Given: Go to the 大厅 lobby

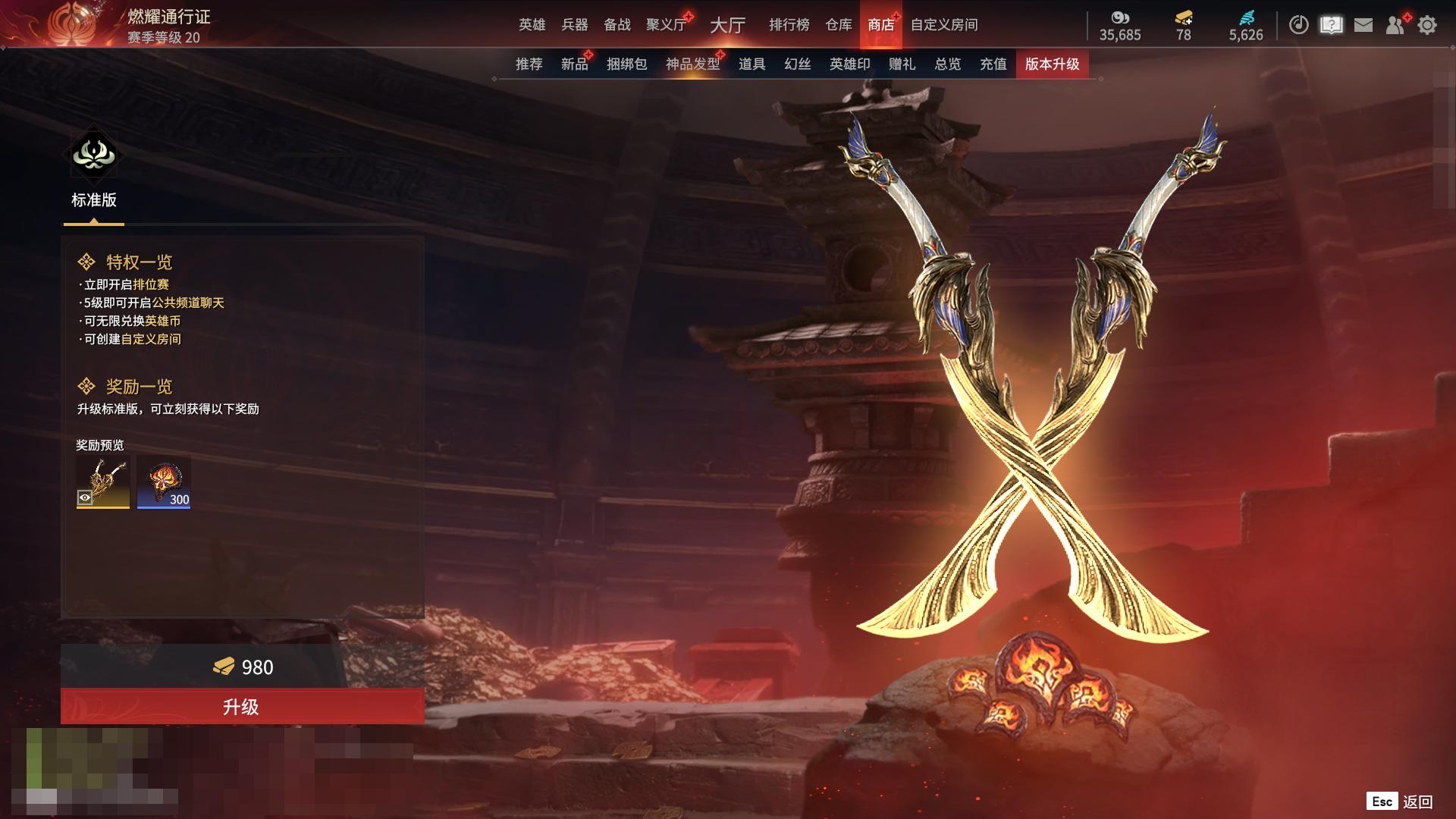Looking at the screenshot, I should 727,25.
